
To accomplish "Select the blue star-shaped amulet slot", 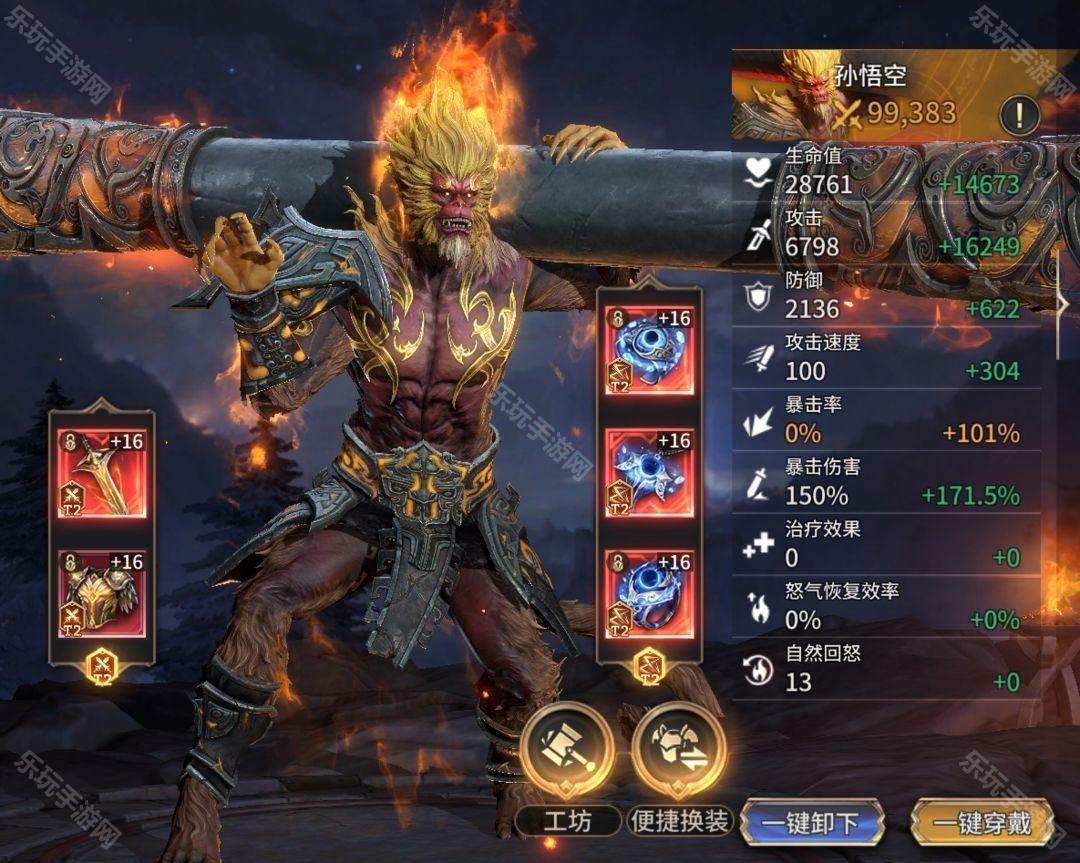I will (650, 472).
